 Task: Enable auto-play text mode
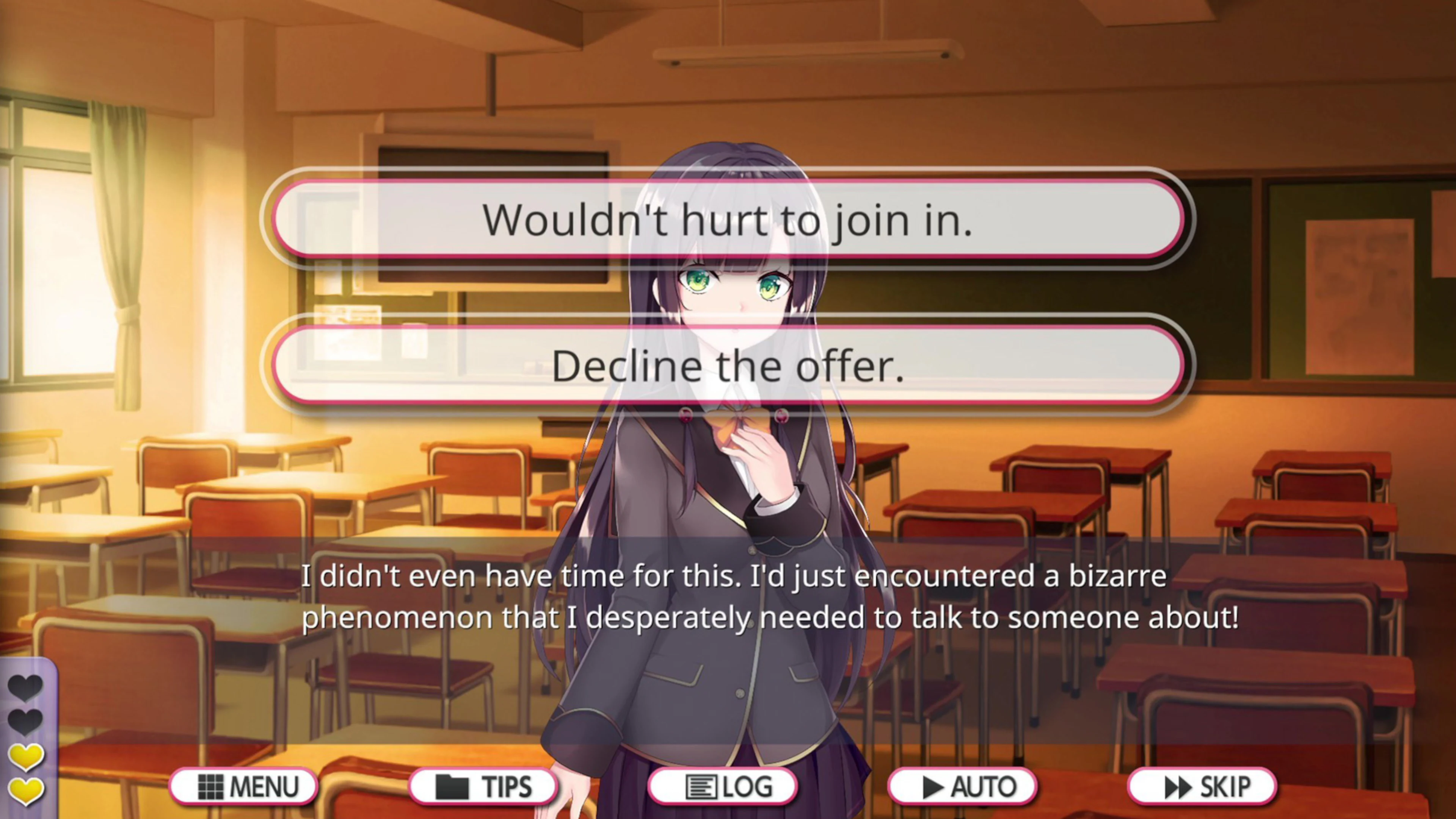963,787
